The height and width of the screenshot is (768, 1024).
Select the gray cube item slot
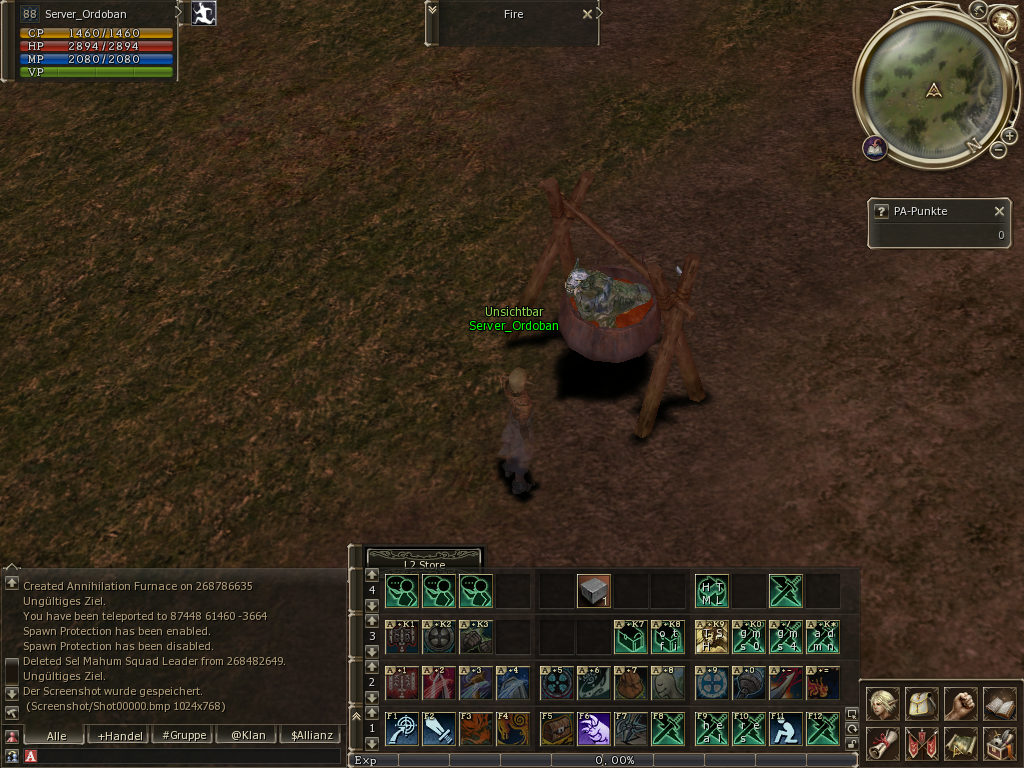593,590
